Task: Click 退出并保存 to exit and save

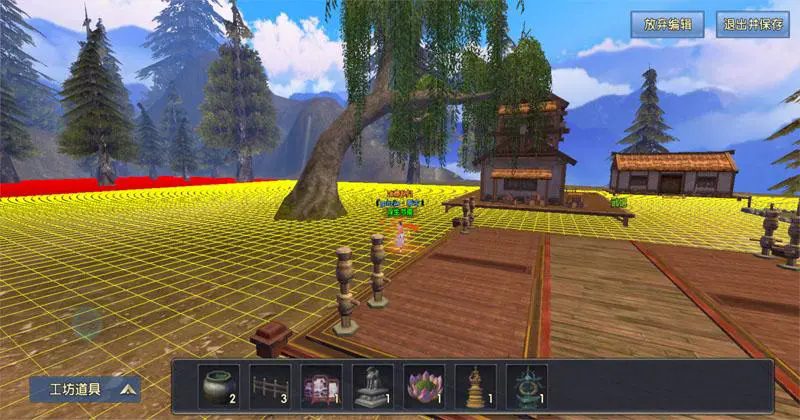Action: (x=752, y=25)
